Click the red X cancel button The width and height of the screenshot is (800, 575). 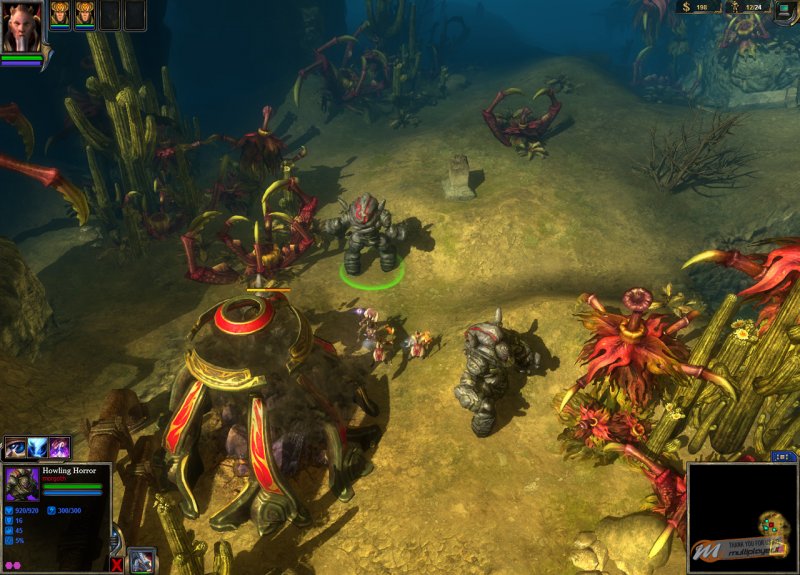117,564
